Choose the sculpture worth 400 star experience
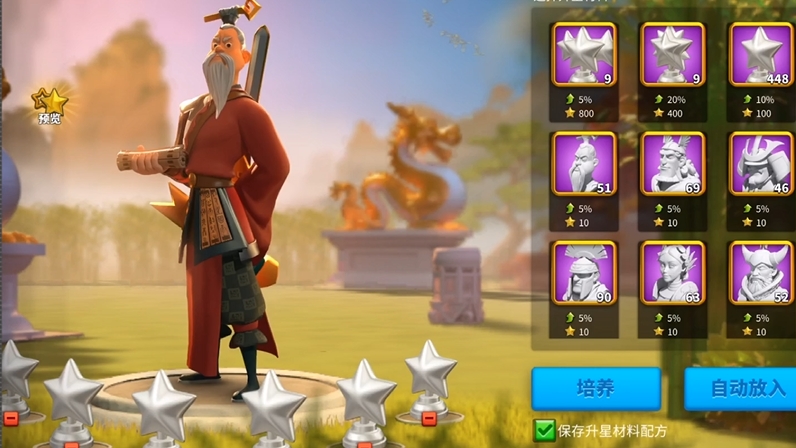Screen dimensions: 796x448 [x=673, y=55]
